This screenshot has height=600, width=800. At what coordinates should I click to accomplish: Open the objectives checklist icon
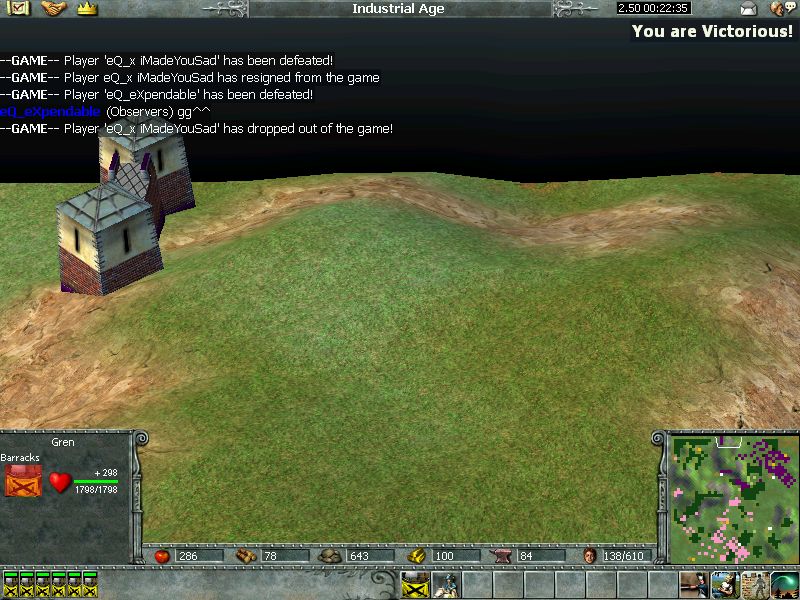(19, 8)
